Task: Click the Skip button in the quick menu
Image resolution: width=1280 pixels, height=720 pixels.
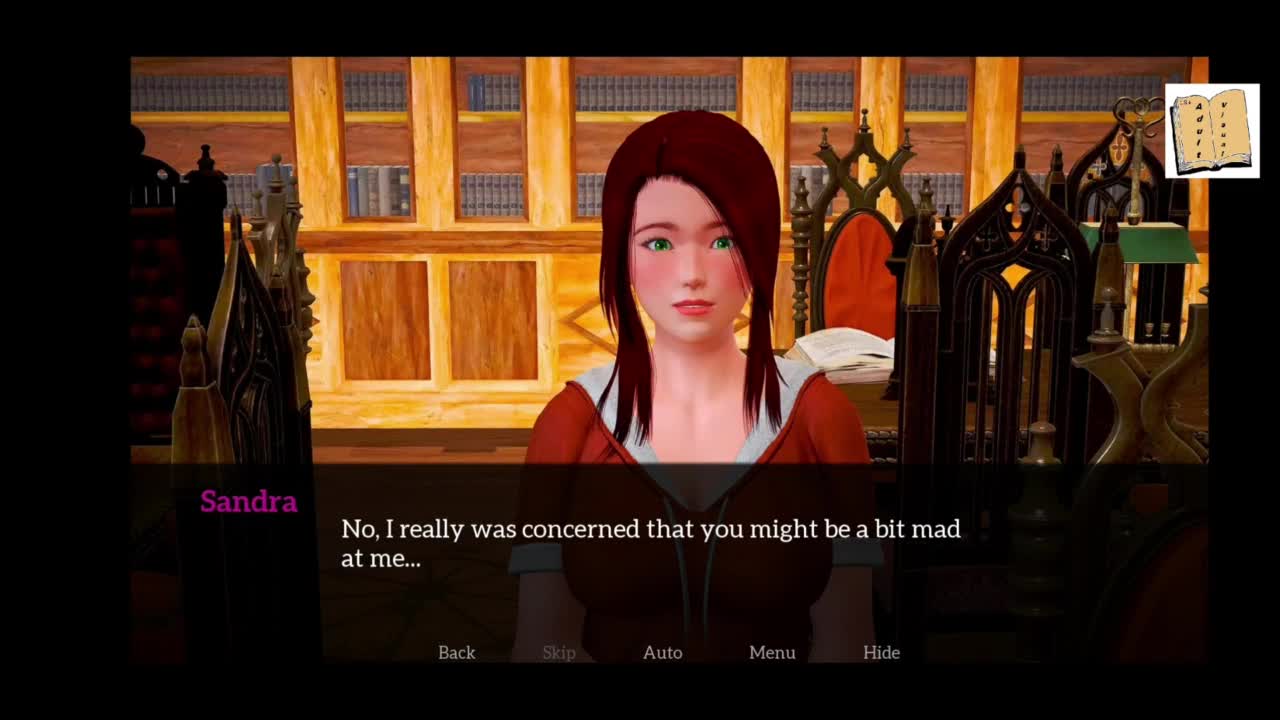Action: click(x=559, y=652)
